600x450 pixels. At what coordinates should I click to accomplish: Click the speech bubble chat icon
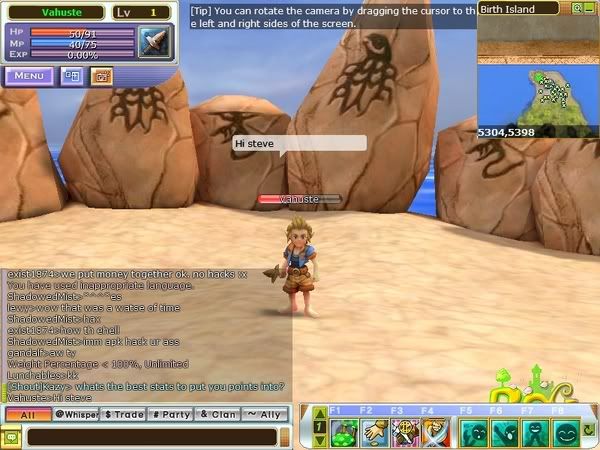[12, 436]
